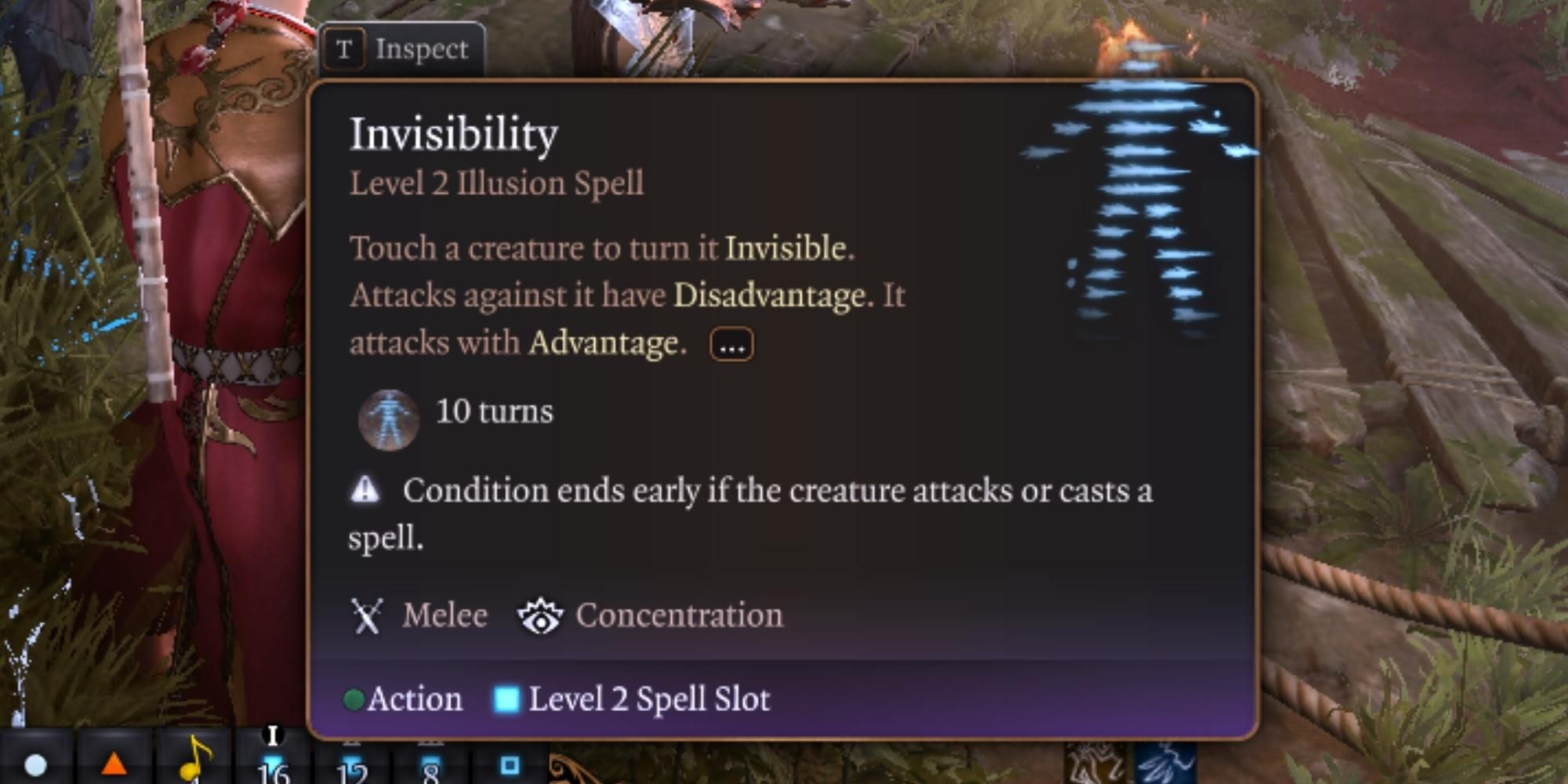Select the Melee range icon on the tooltip
The image size is (1568, 784).
[x=365, y=616]
